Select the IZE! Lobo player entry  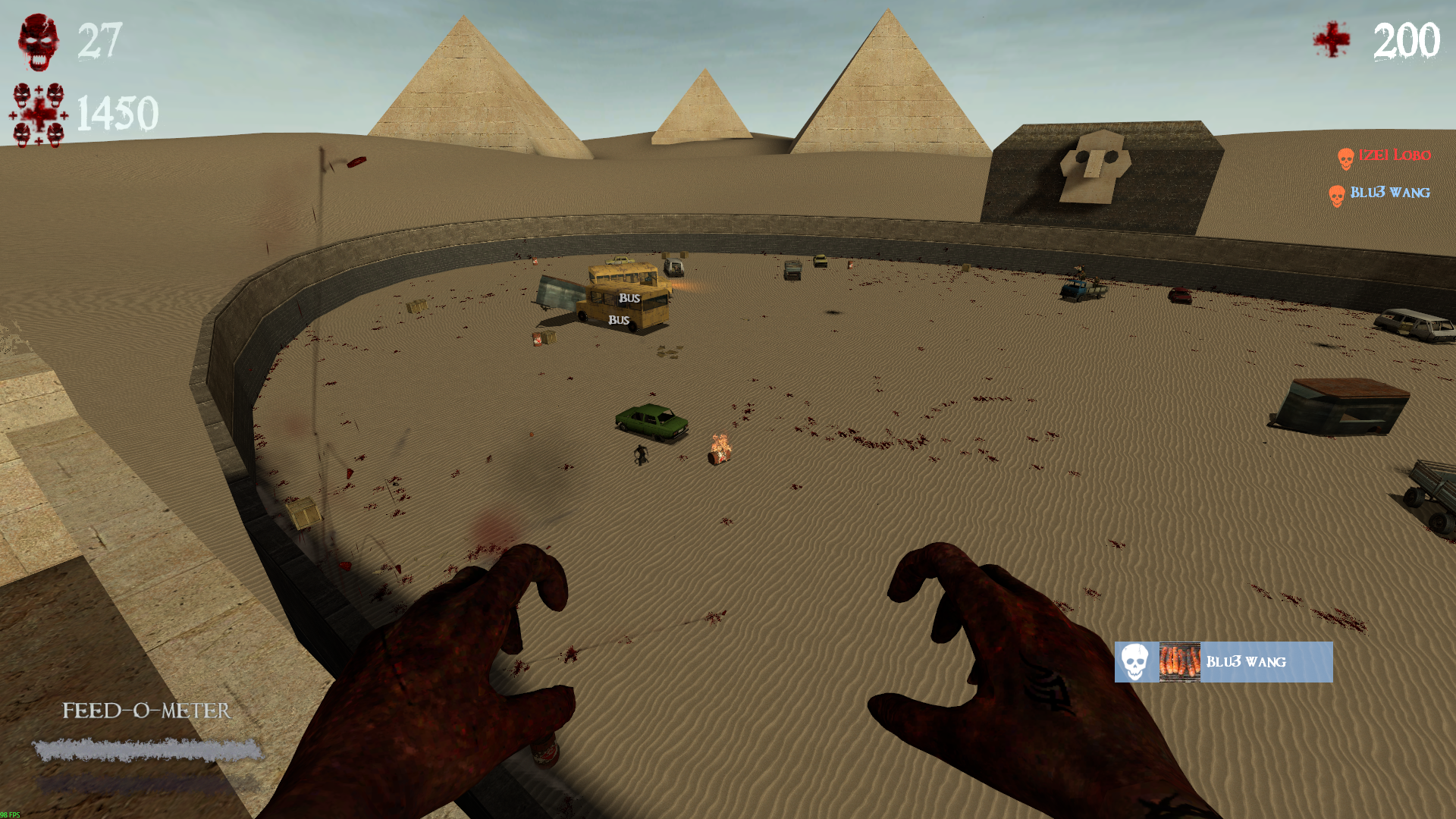tap(1385, 156)
